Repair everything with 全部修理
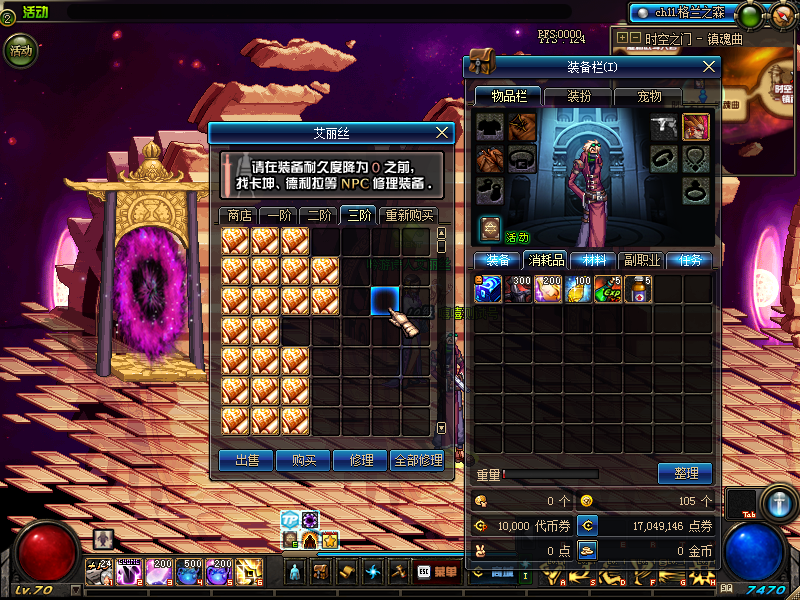The width and height of the screenshot is (800, 600). pyautogui.click(x=417, y=460)
